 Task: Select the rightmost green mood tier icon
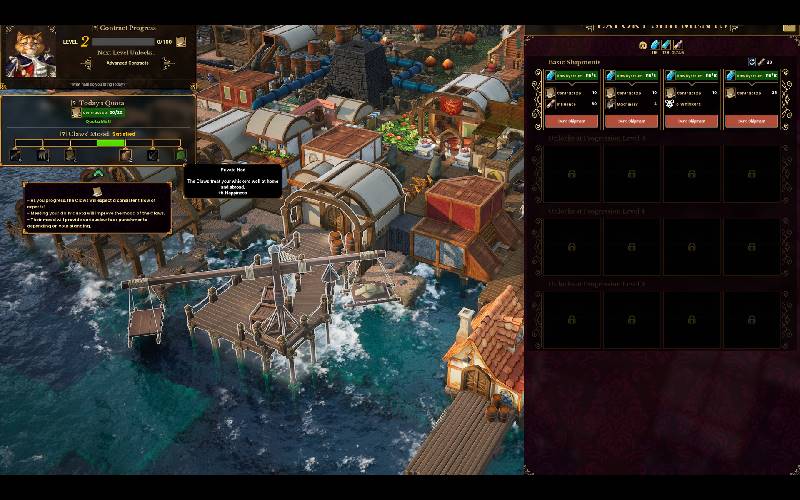point(181,155)
